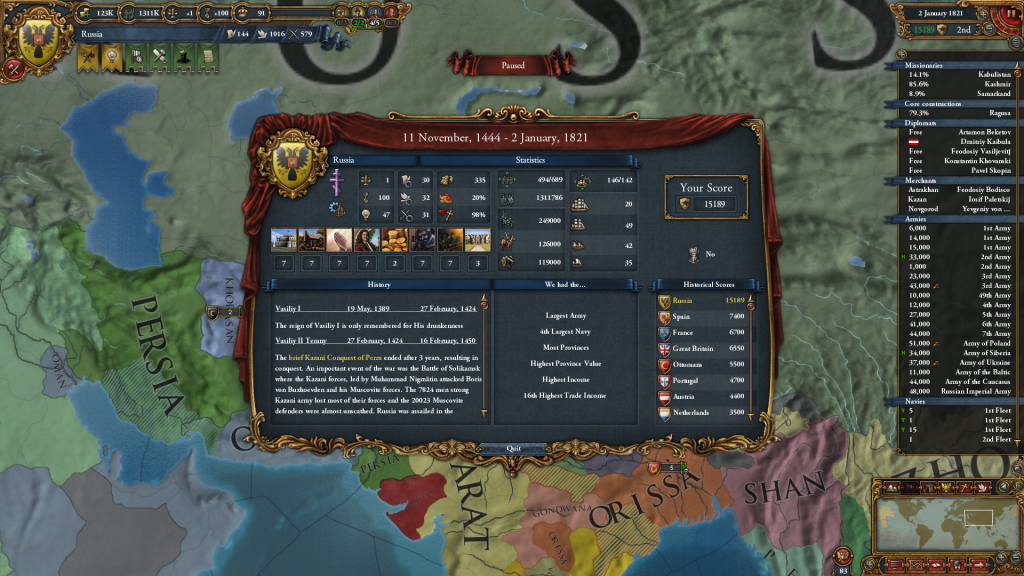The width and height of the screenshot is (1024, 576).
Task: Select the Astrakhan merchant Feodosiy Bodisco
Action: click(960, 189)
